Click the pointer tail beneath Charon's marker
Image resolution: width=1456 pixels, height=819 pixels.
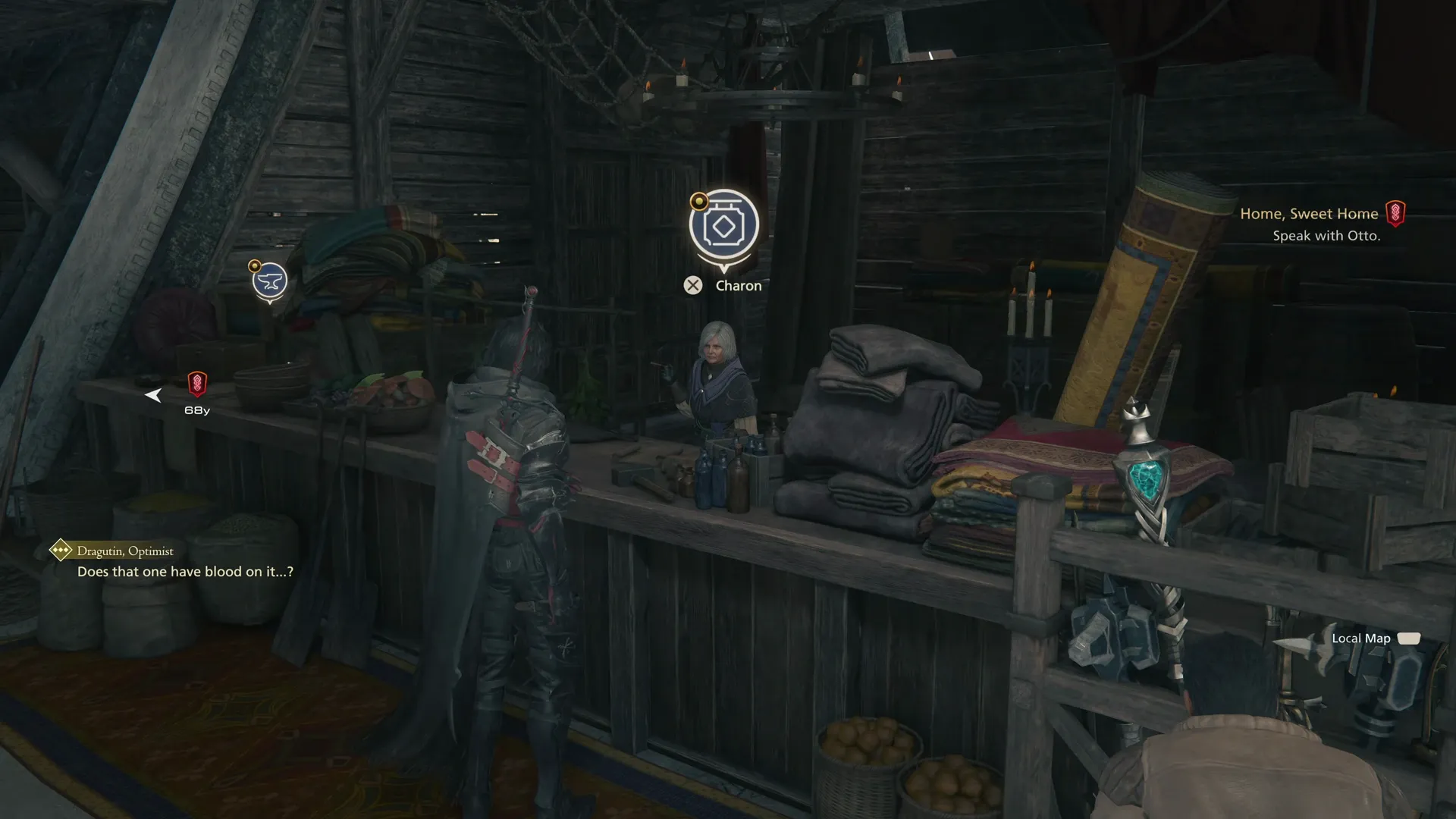pos(723,268)
